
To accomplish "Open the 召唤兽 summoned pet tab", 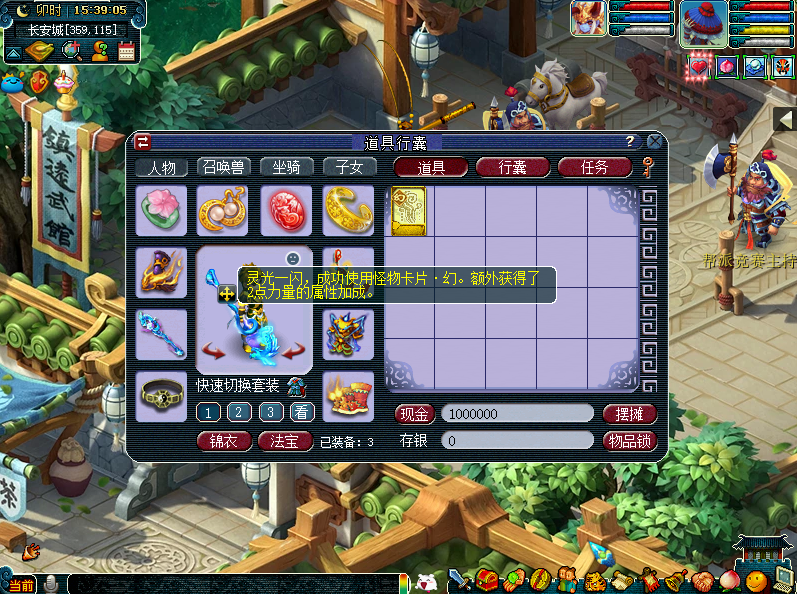I will pos(223,167).
